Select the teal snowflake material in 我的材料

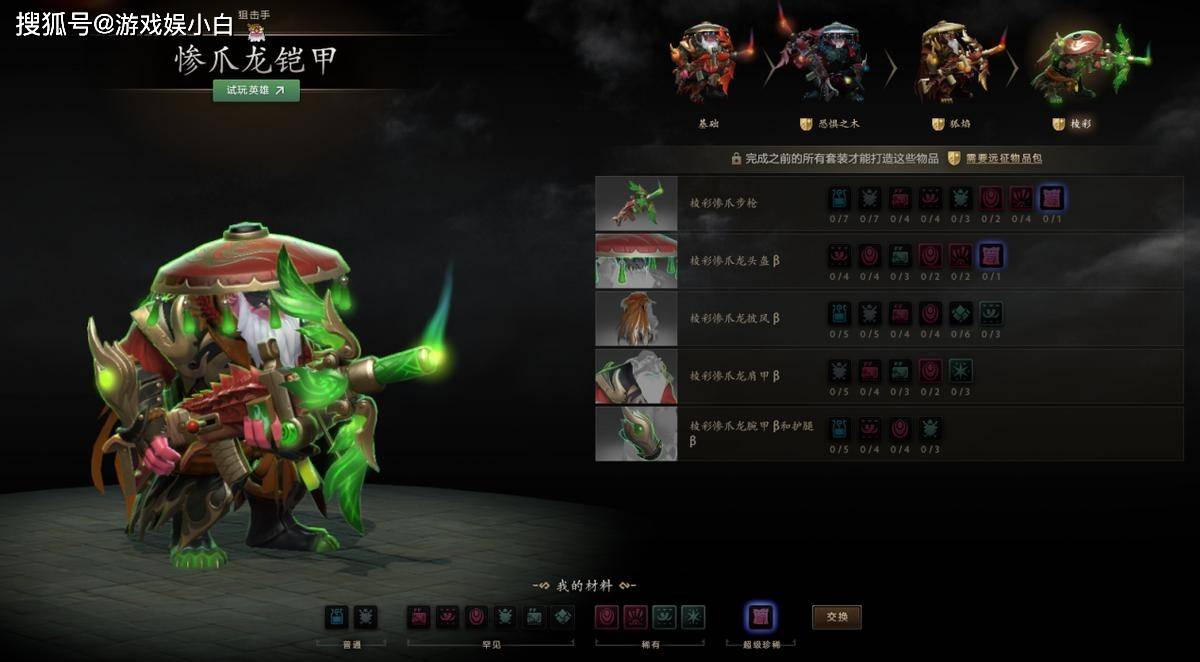tap(693, 617)
